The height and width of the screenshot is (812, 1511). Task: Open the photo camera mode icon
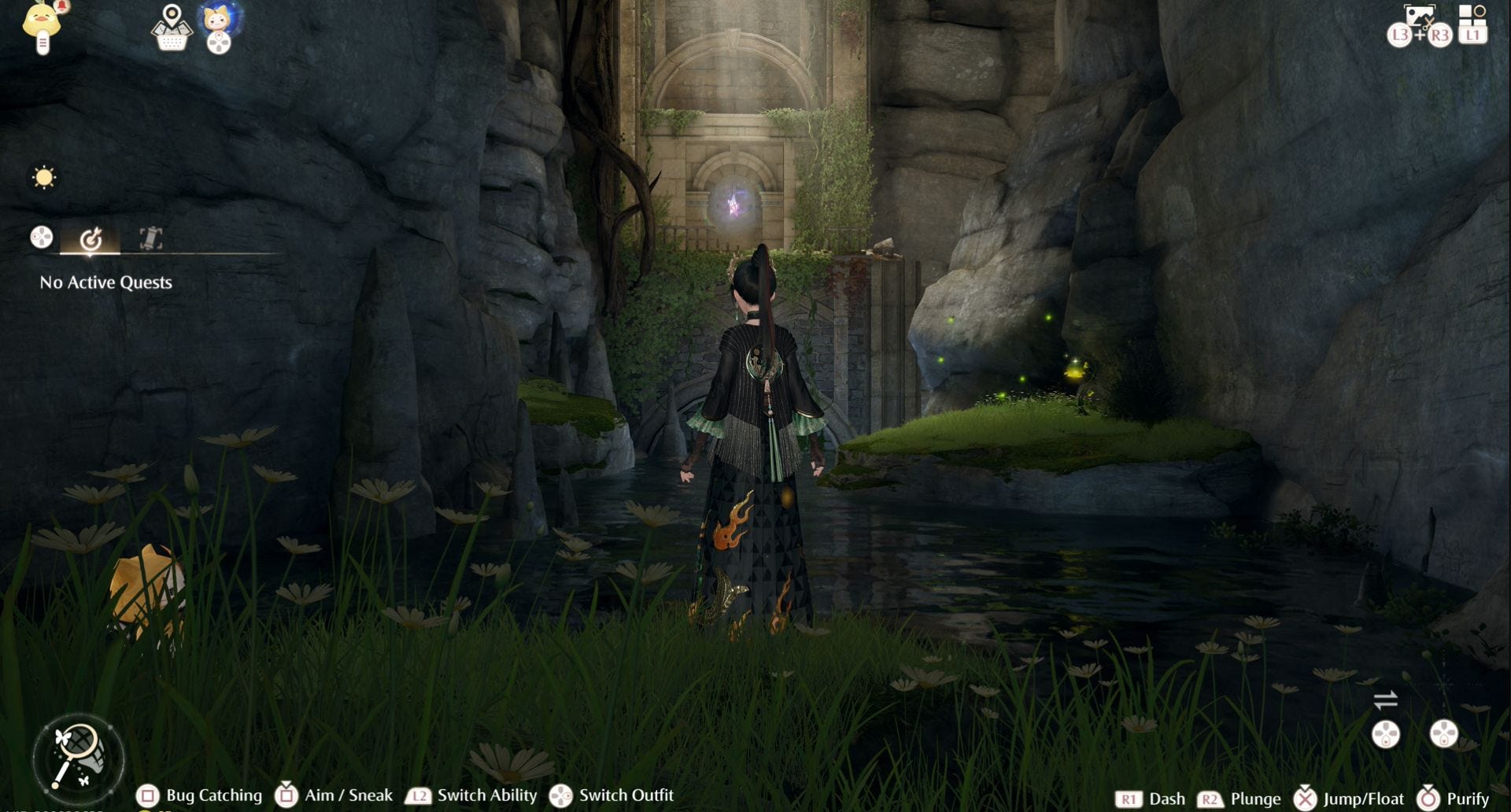[1419, 17]
